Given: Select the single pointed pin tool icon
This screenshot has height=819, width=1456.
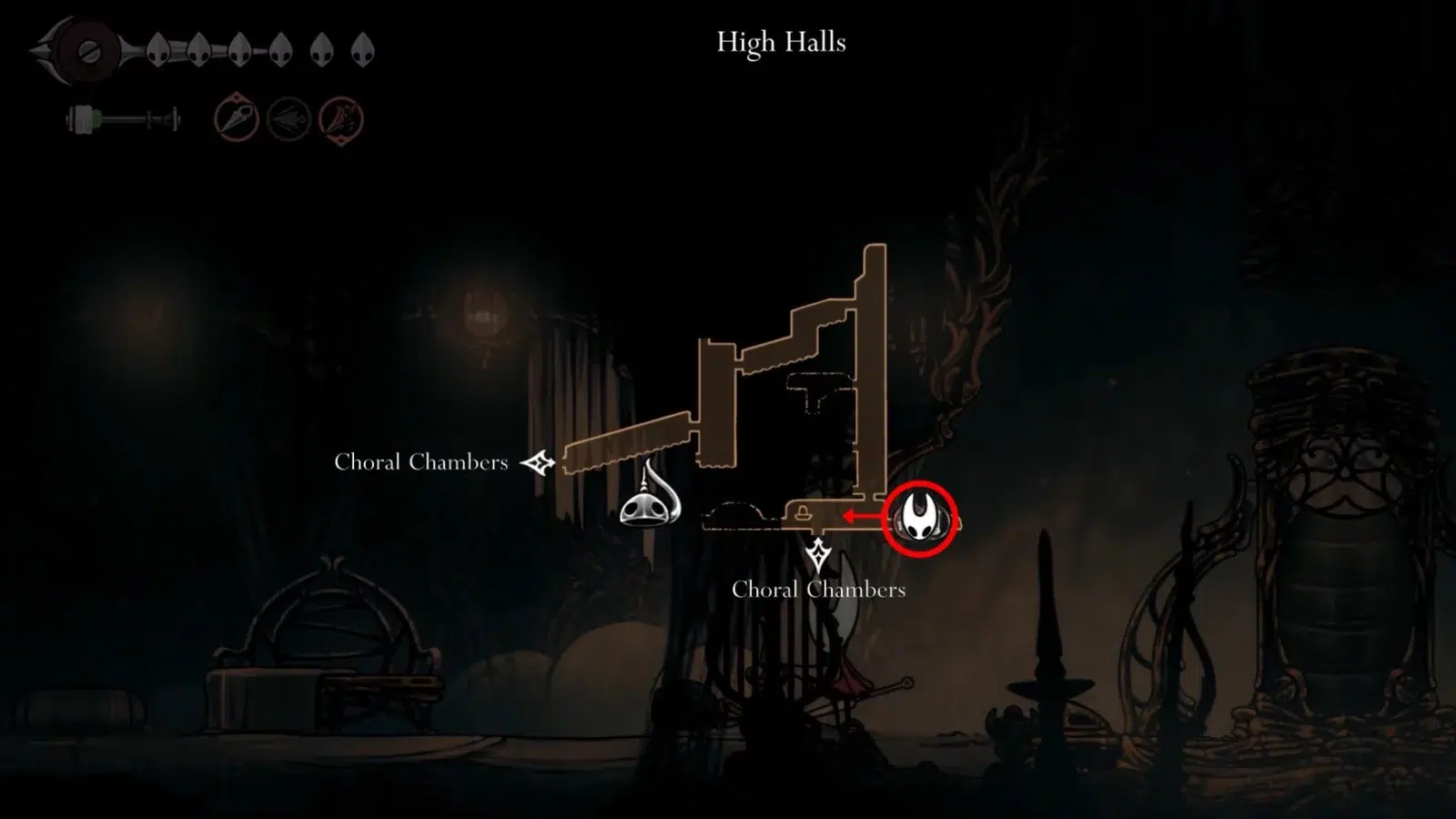Looking at the screenshot, I should pos(236,118).
